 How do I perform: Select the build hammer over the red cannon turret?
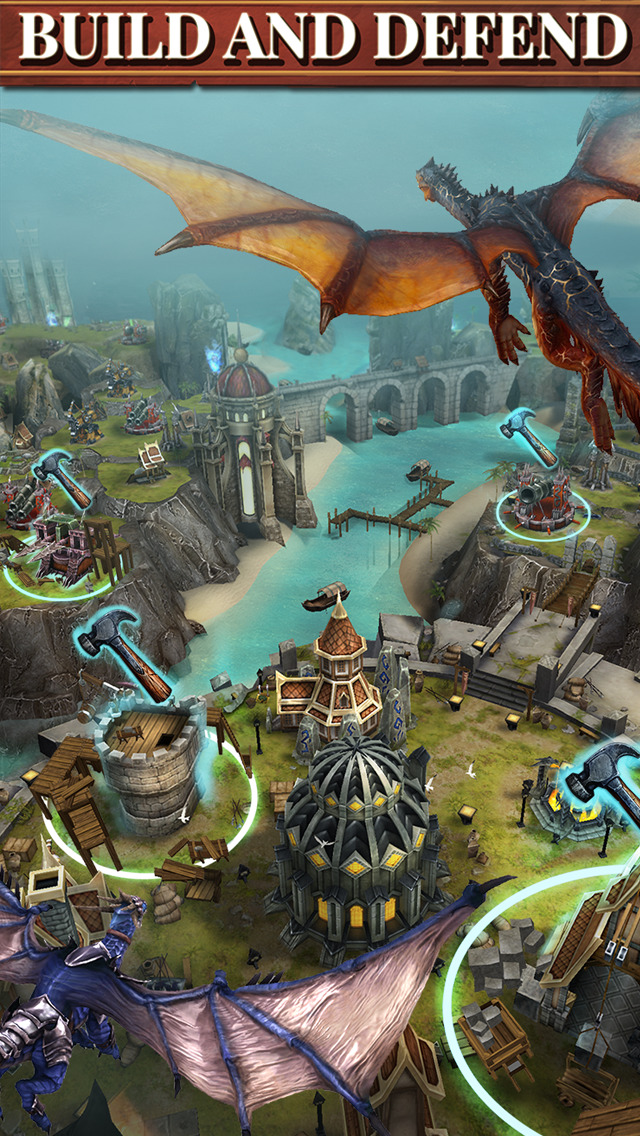click(x=529, y=438)
